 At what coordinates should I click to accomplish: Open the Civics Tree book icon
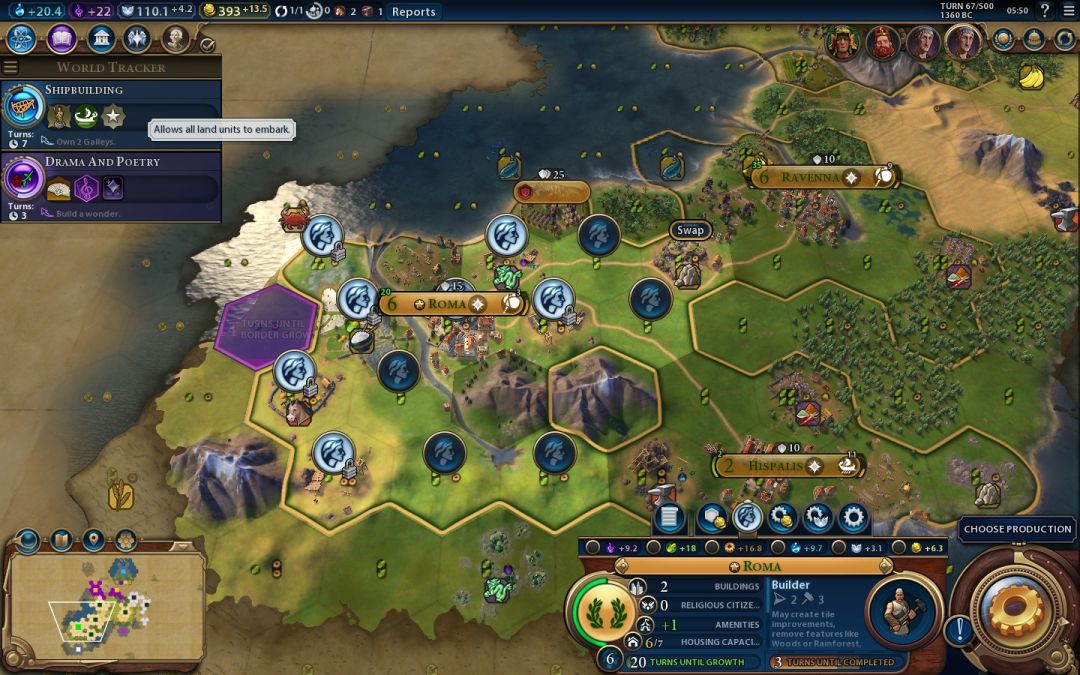[x=62, y=39]
